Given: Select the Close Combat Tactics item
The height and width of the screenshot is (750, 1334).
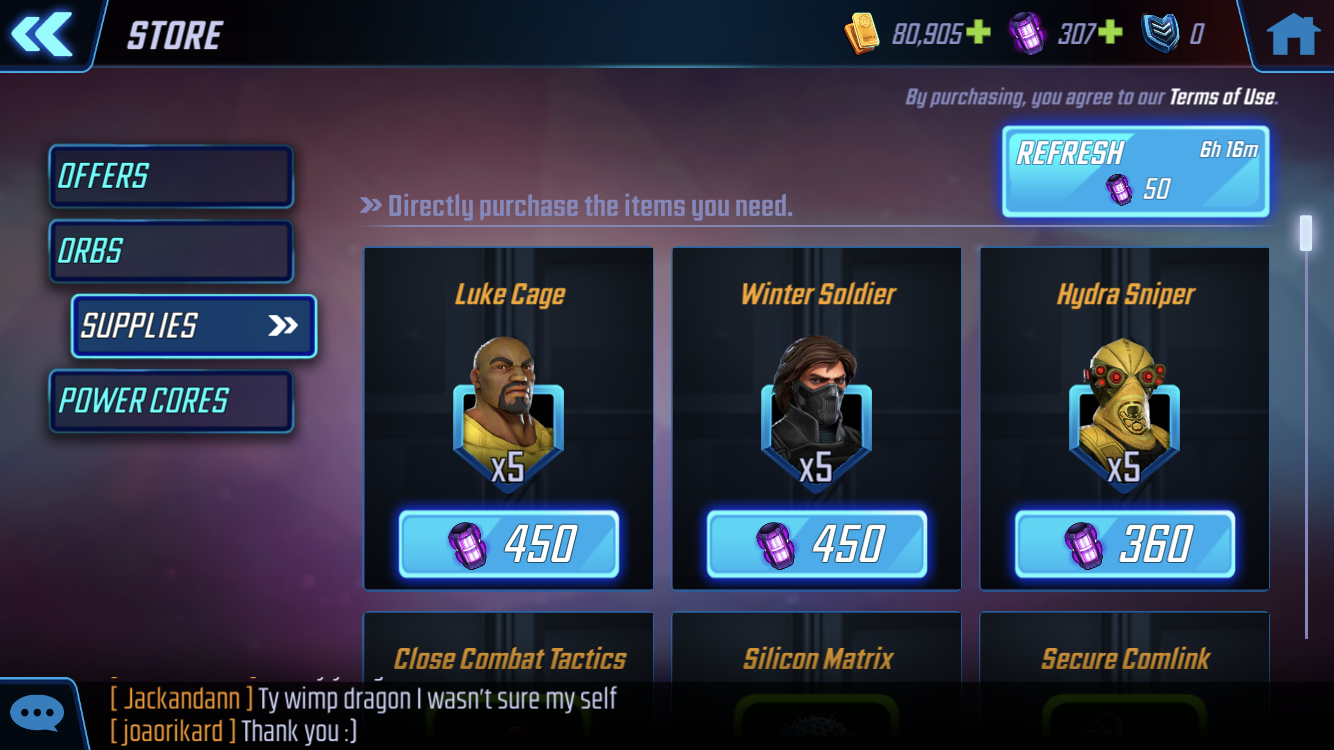Looking at the screenshot, I should click(x=508, y=658).
